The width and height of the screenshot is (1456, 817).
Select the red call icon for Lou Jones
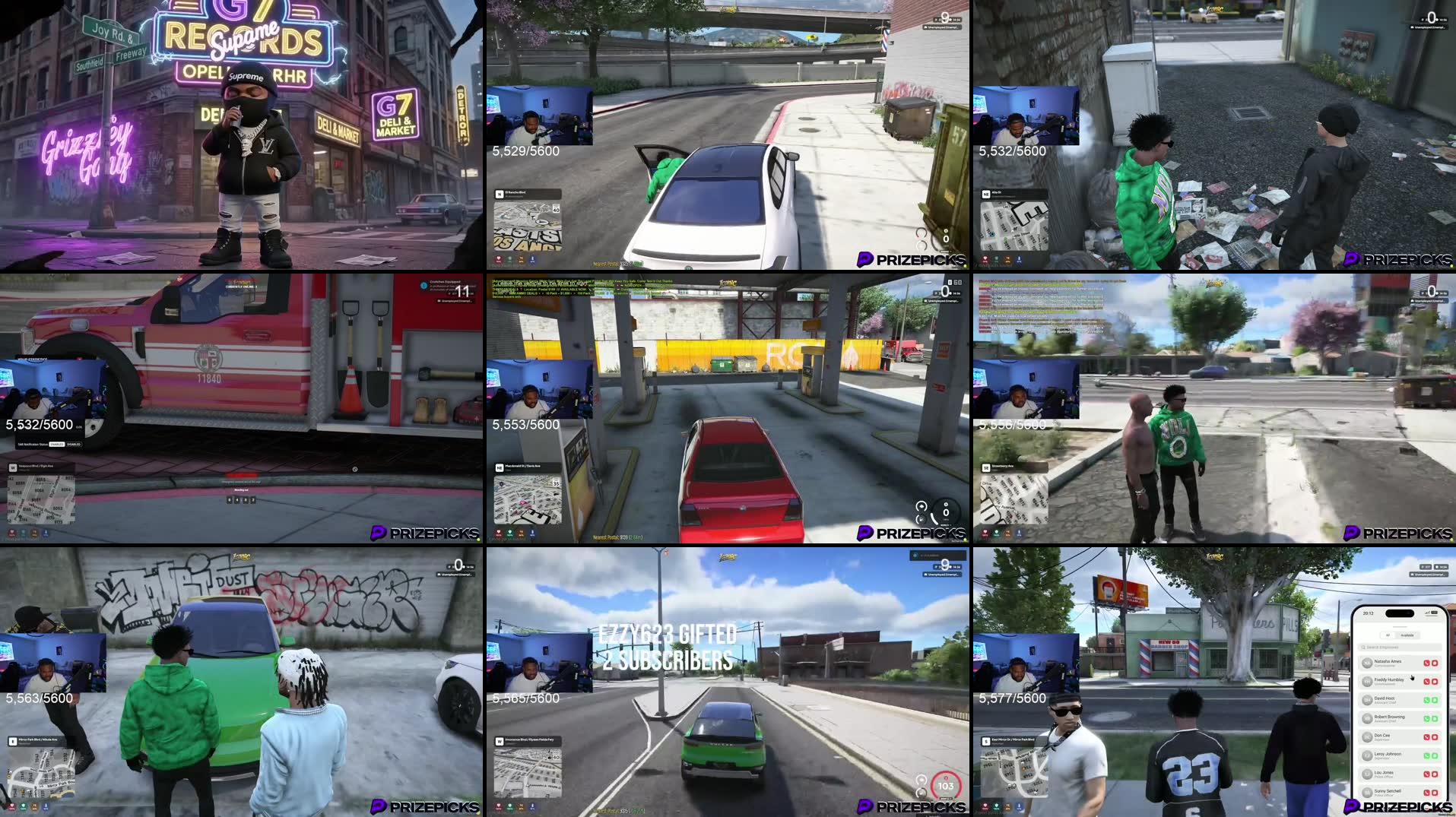[1428, 774]
